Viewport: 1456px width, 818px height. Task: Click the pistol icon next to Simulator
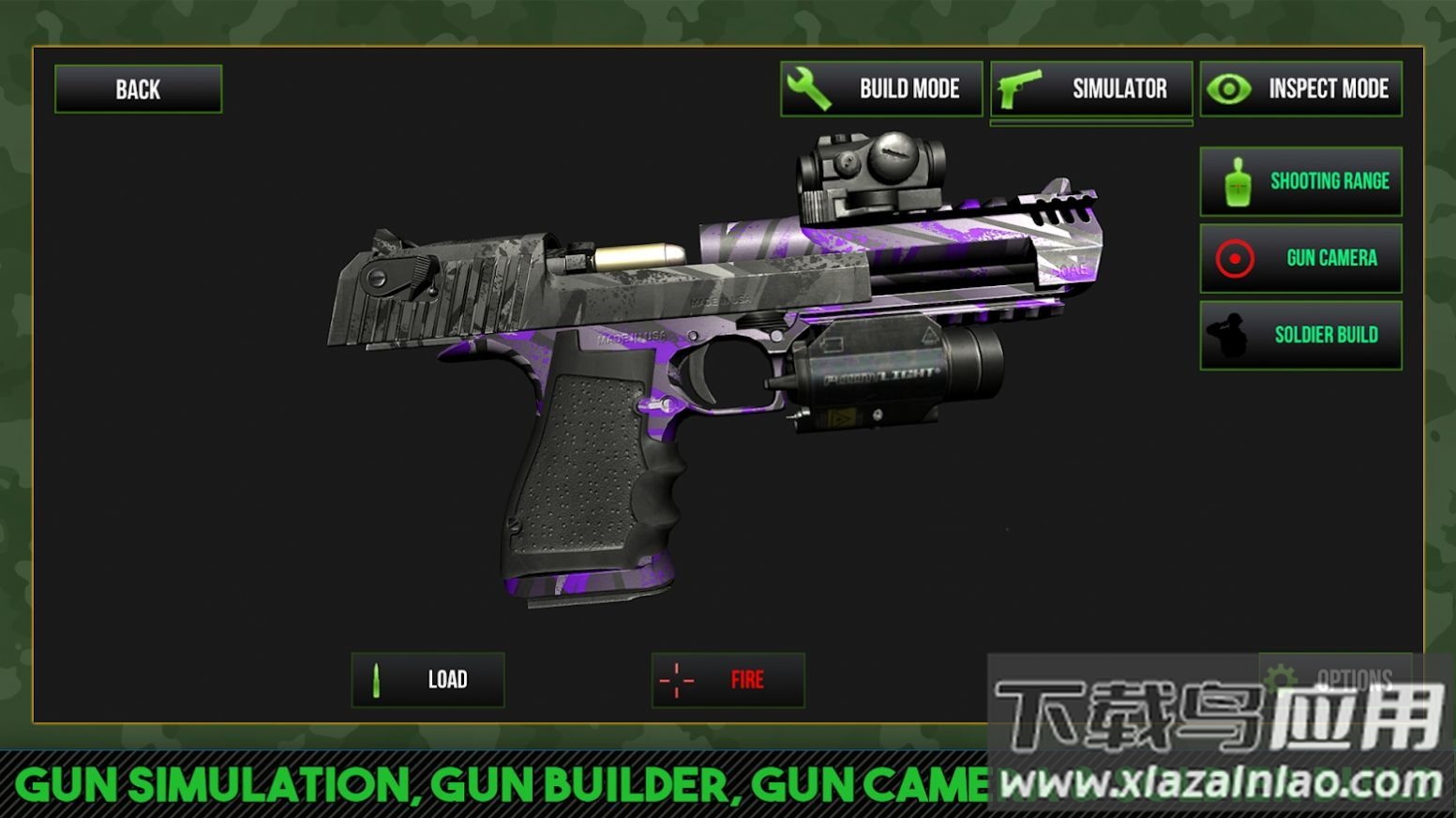pos(1022,88)
